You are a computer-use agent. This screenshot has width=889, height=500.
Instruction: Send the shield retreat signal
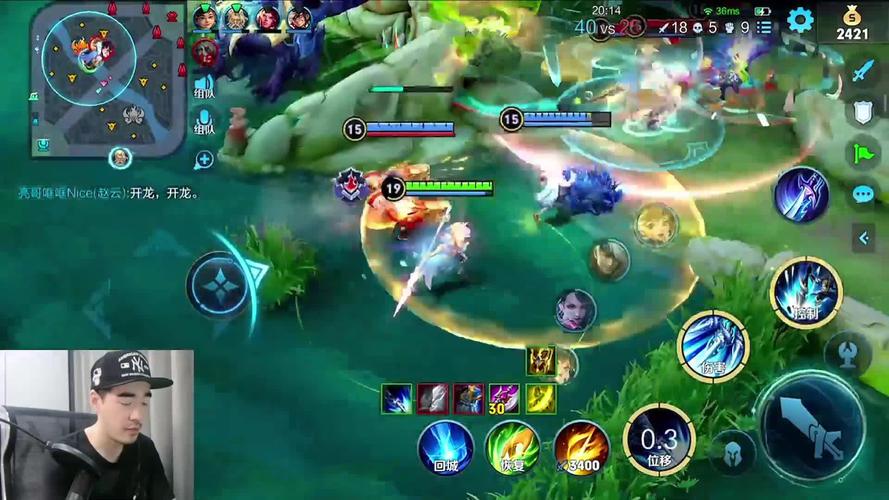863,112
